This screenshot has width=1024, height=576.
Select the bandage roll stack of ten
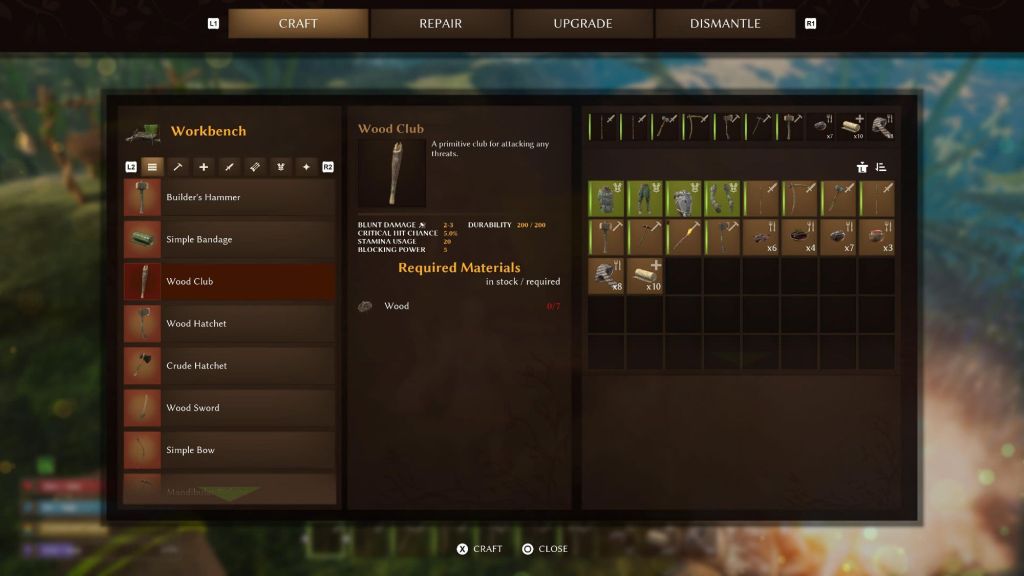(x=647, y=276)
